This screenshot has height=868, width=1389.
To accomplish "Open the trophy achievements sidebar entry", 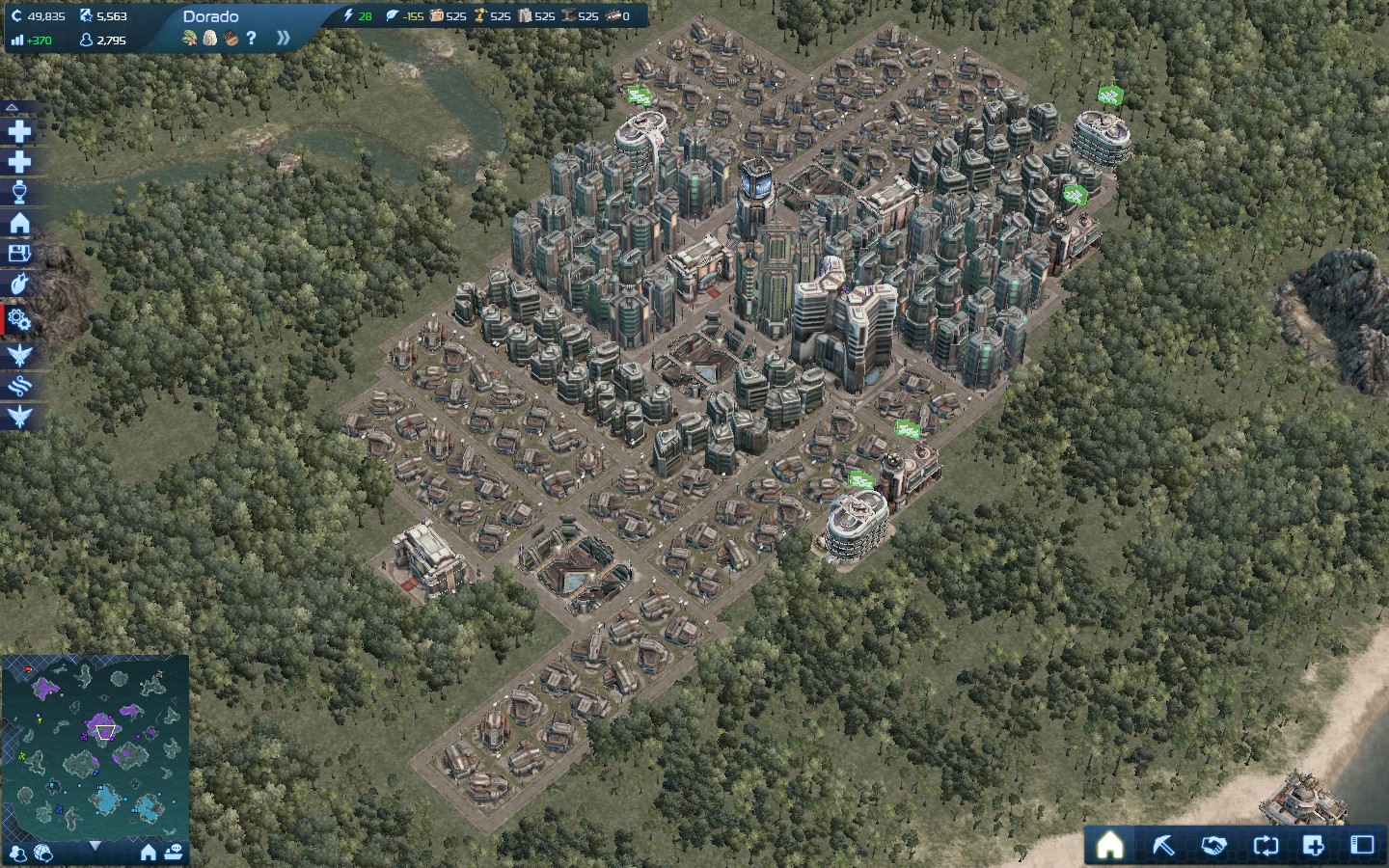I will coord(19,193).
